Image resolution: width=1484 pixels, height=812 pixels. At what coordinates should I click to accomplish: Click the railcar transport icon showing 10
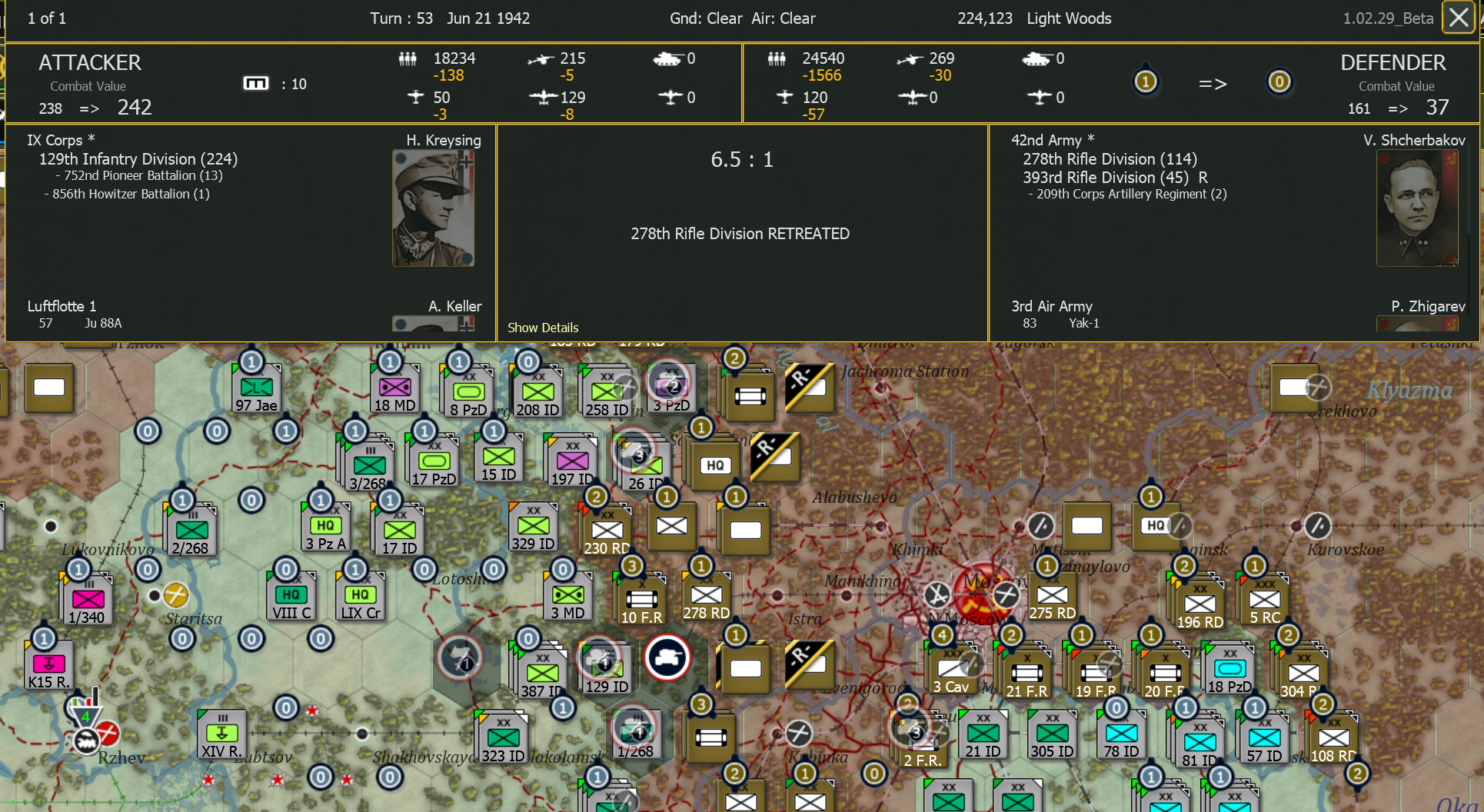tap(258, 83)
